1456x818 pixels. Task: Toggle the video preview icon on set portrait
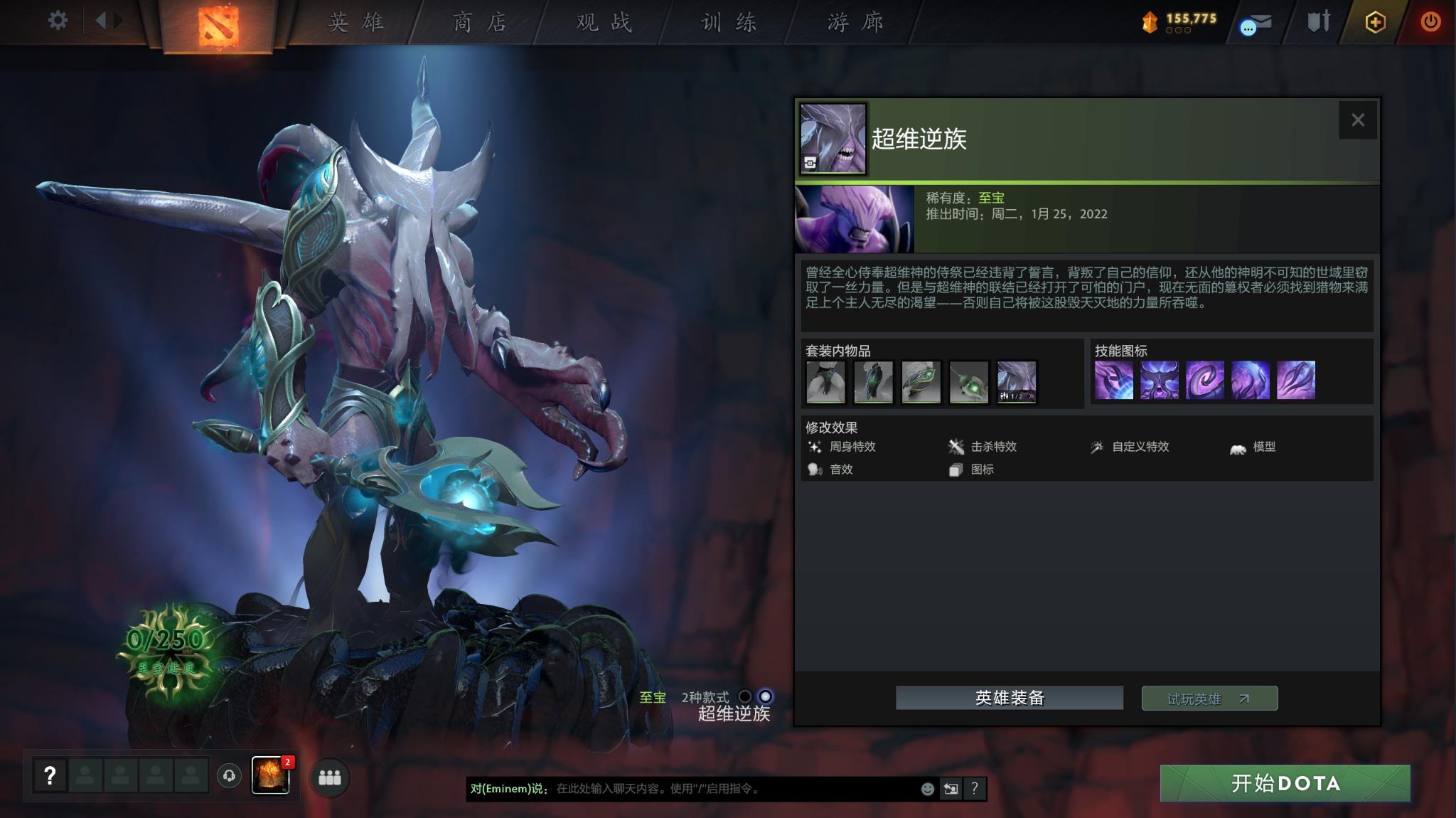(x=810, y=162)
